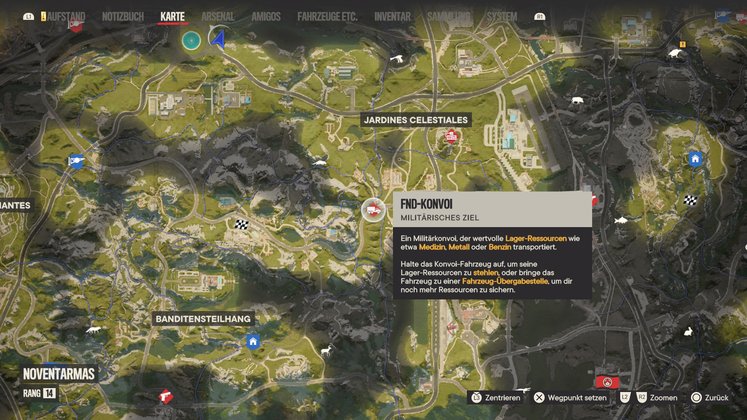This screenshot has width=747, height=420.
Task: Switch to the Amigos tab
Action: click(x=265, y=17)
